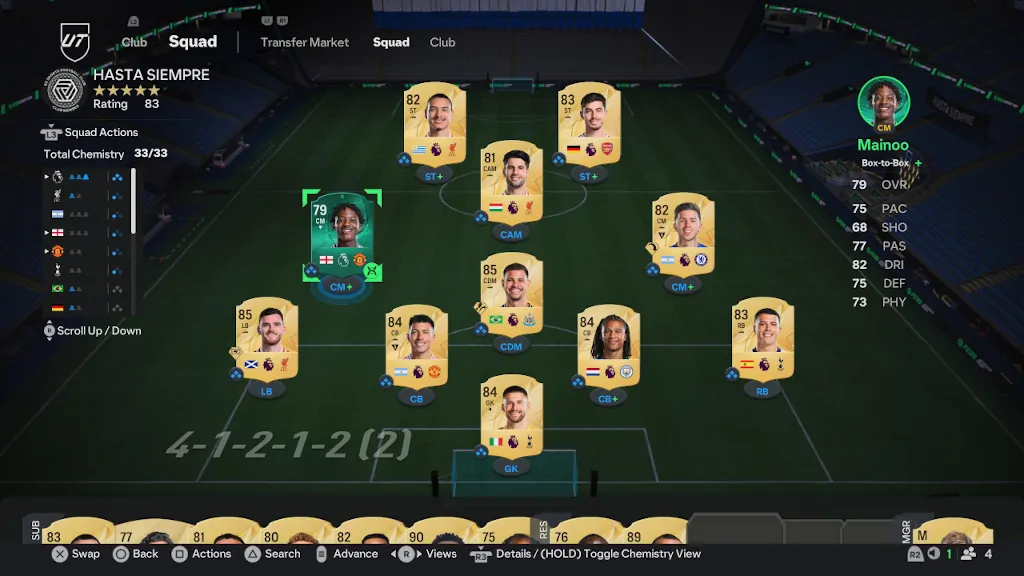Viewport: 1024px width, 576px height.
Task: Choose the 83-rated Arsenal striker card
Action: coord(589,123)
